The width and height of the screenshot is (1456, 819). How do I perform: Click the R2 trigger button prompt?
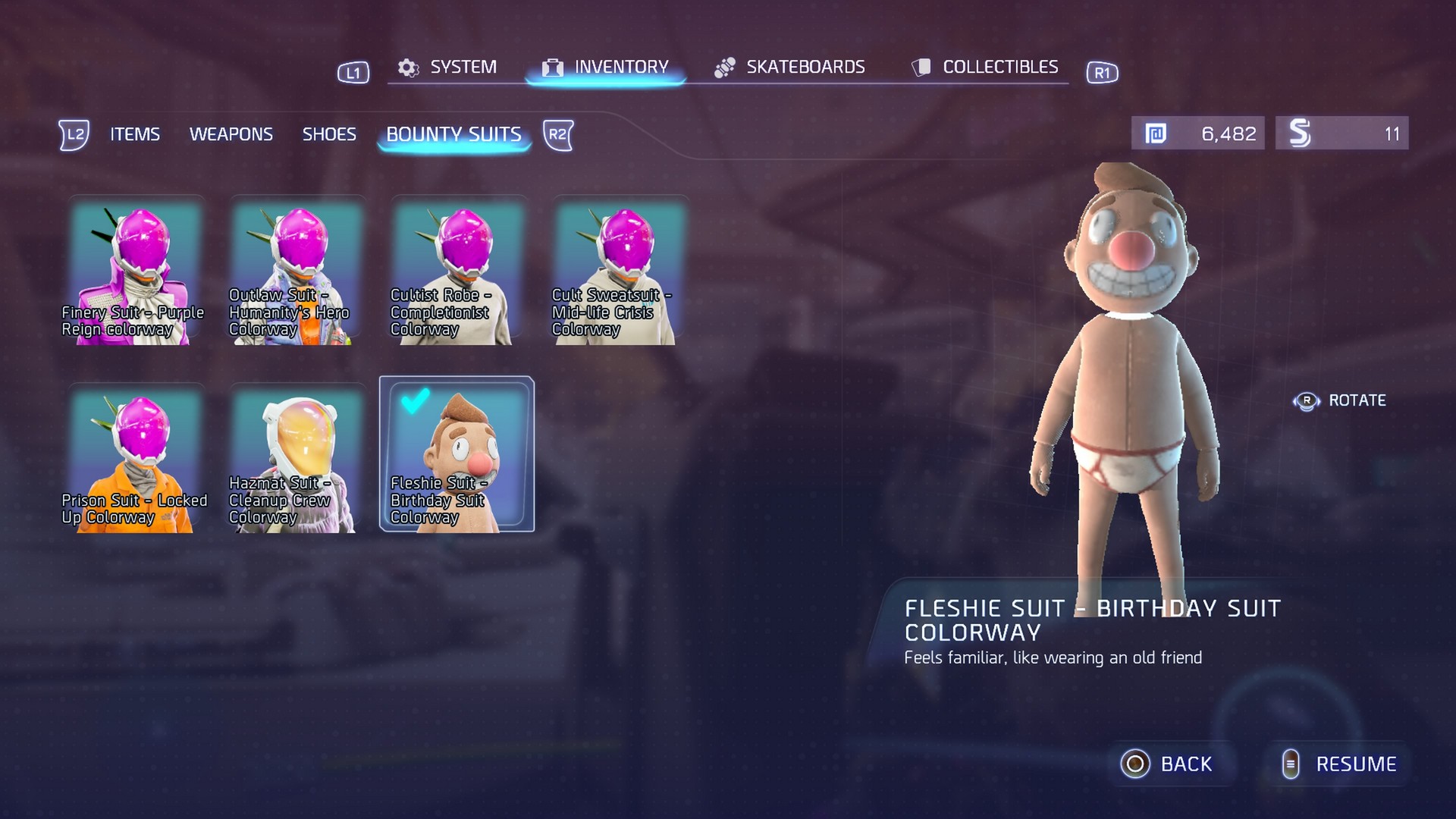[x=559, y=135]
